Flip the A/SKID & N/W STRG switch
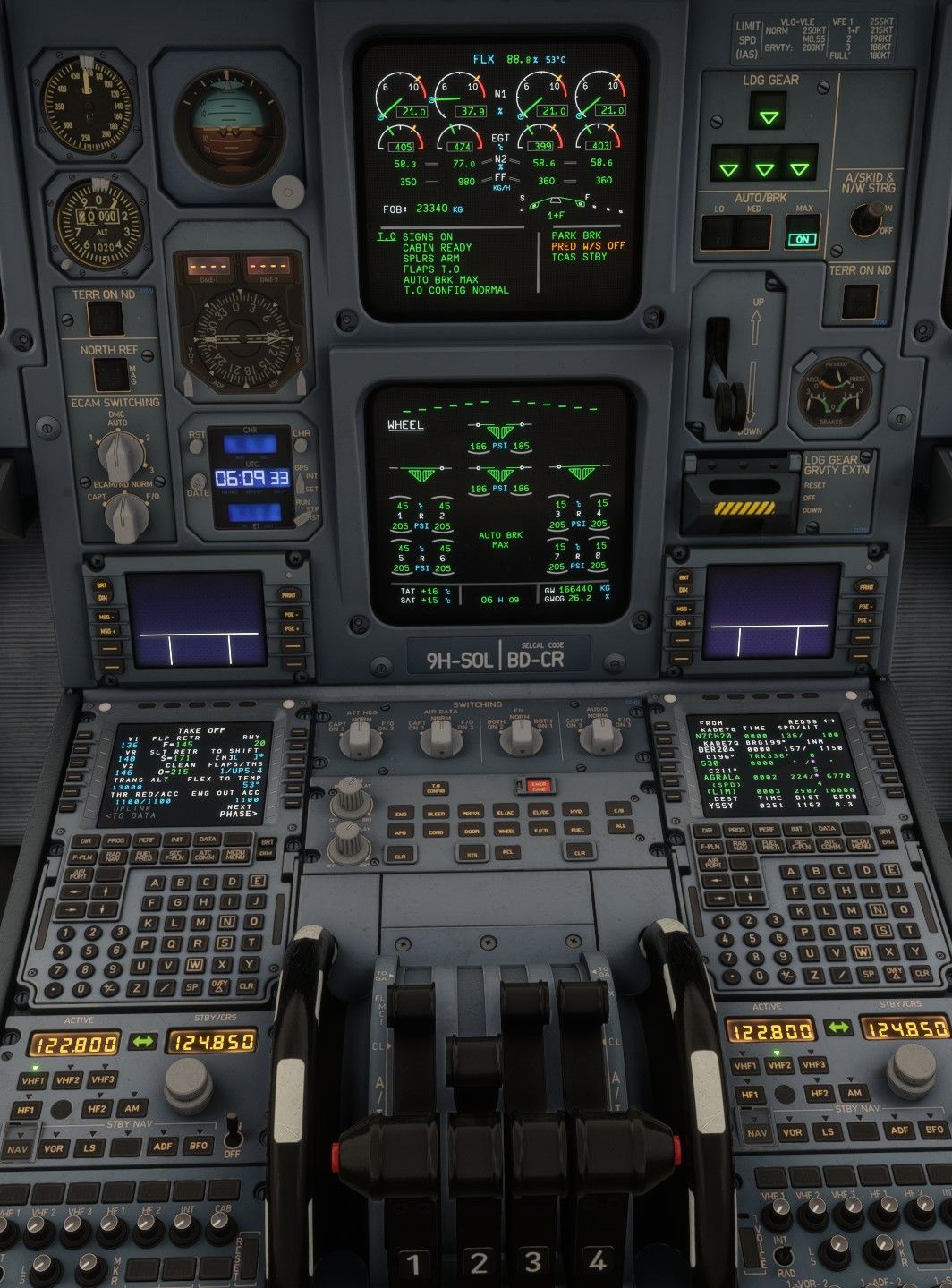This screenshot has height=1288, width=952. pyautogui.click(x=866, y=218)
